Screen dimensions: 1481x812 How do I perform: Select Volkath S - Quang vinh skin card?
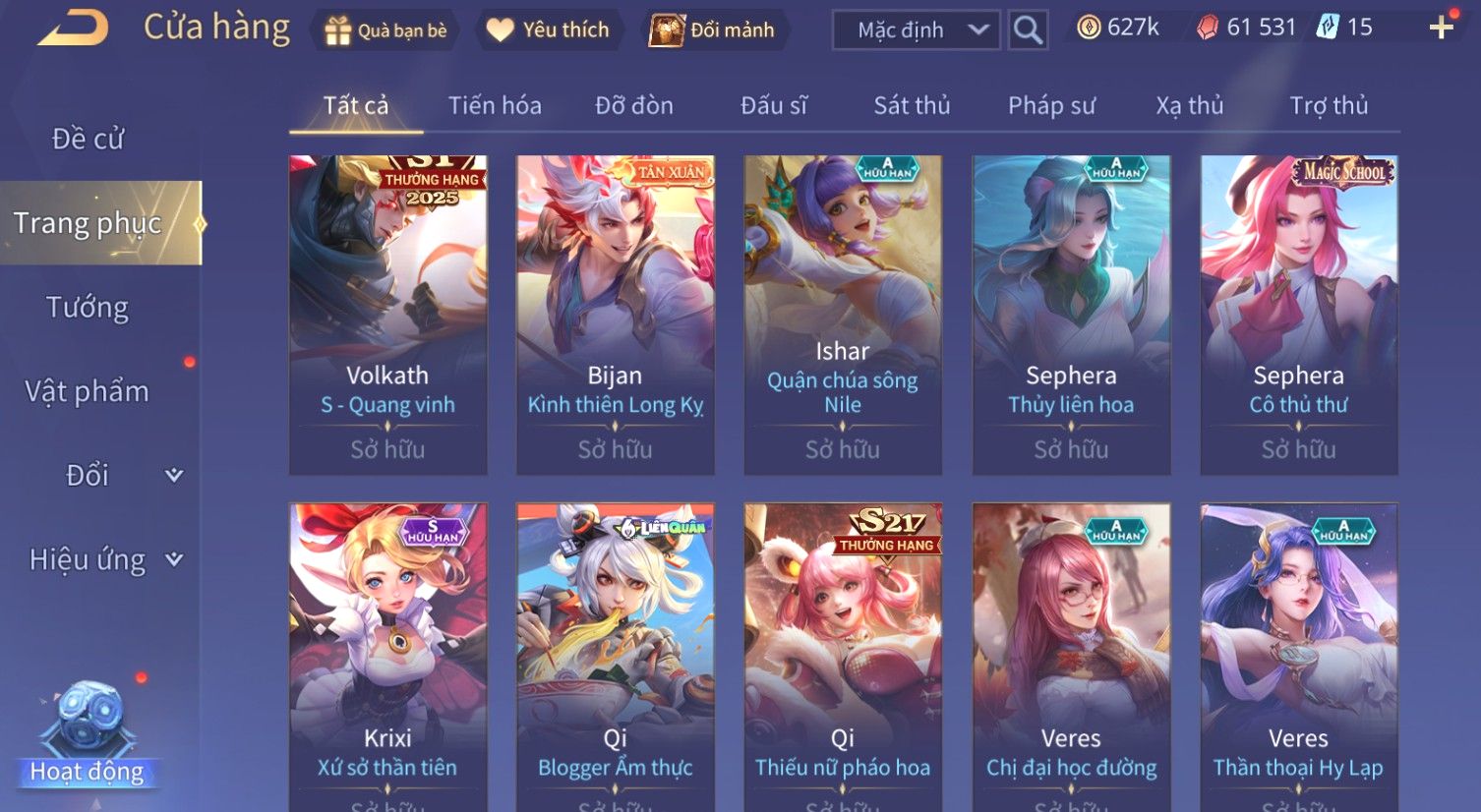[387, 315]
